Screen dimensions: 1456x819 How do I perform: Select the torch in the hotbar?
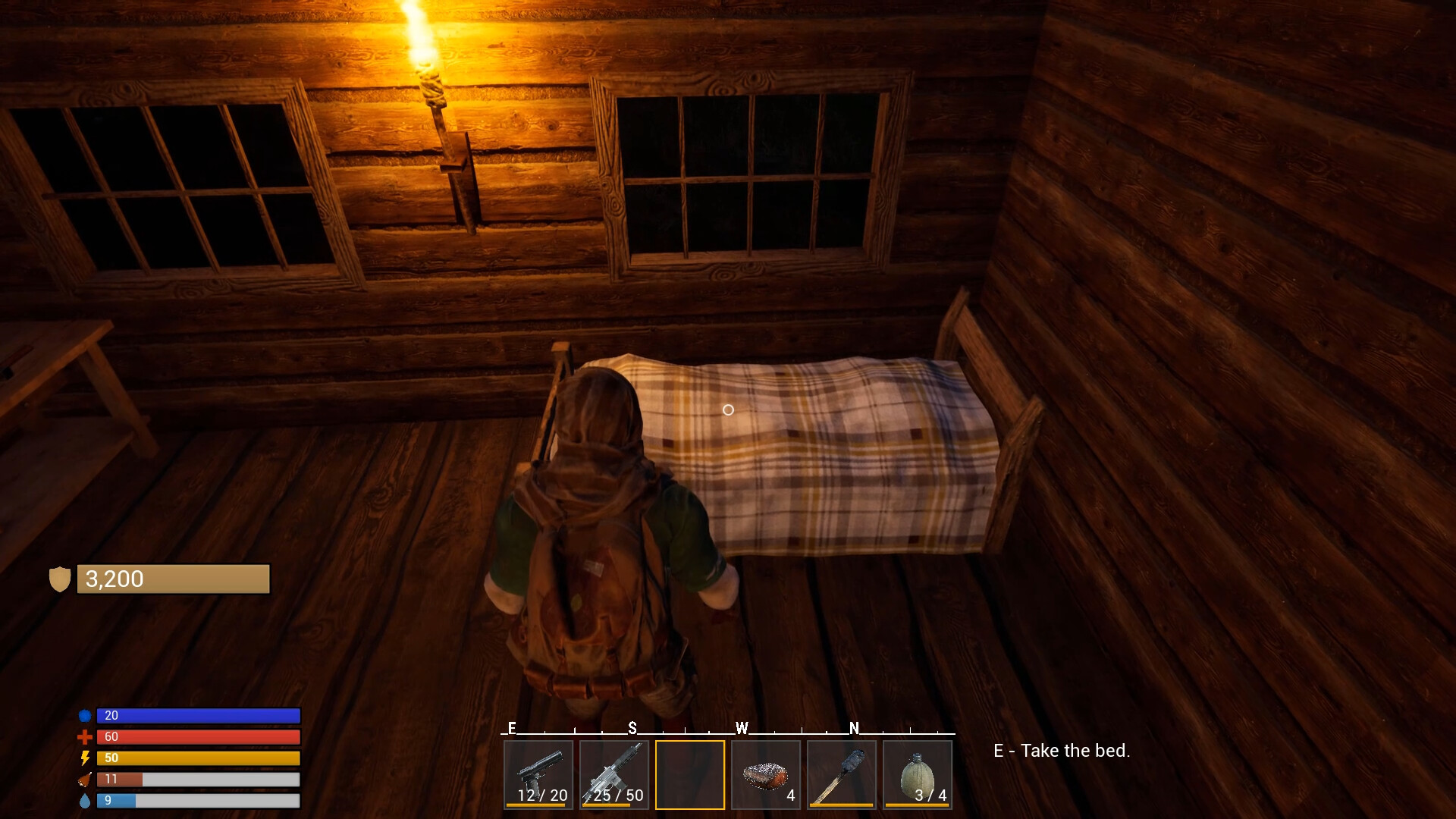point(841,773)
